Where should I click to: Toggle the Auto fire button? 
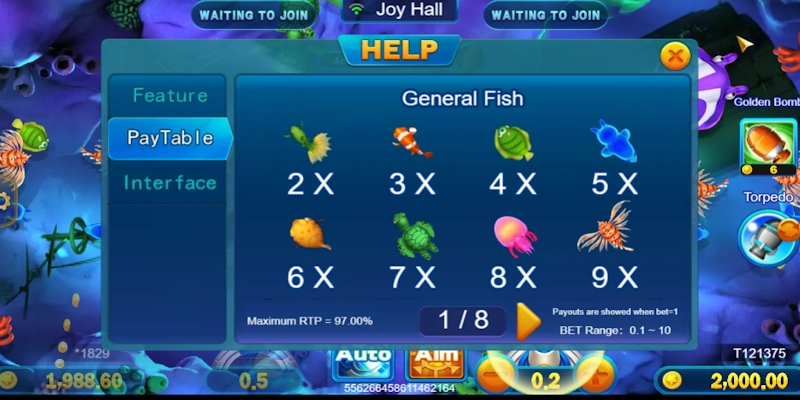tap(362, 362)
